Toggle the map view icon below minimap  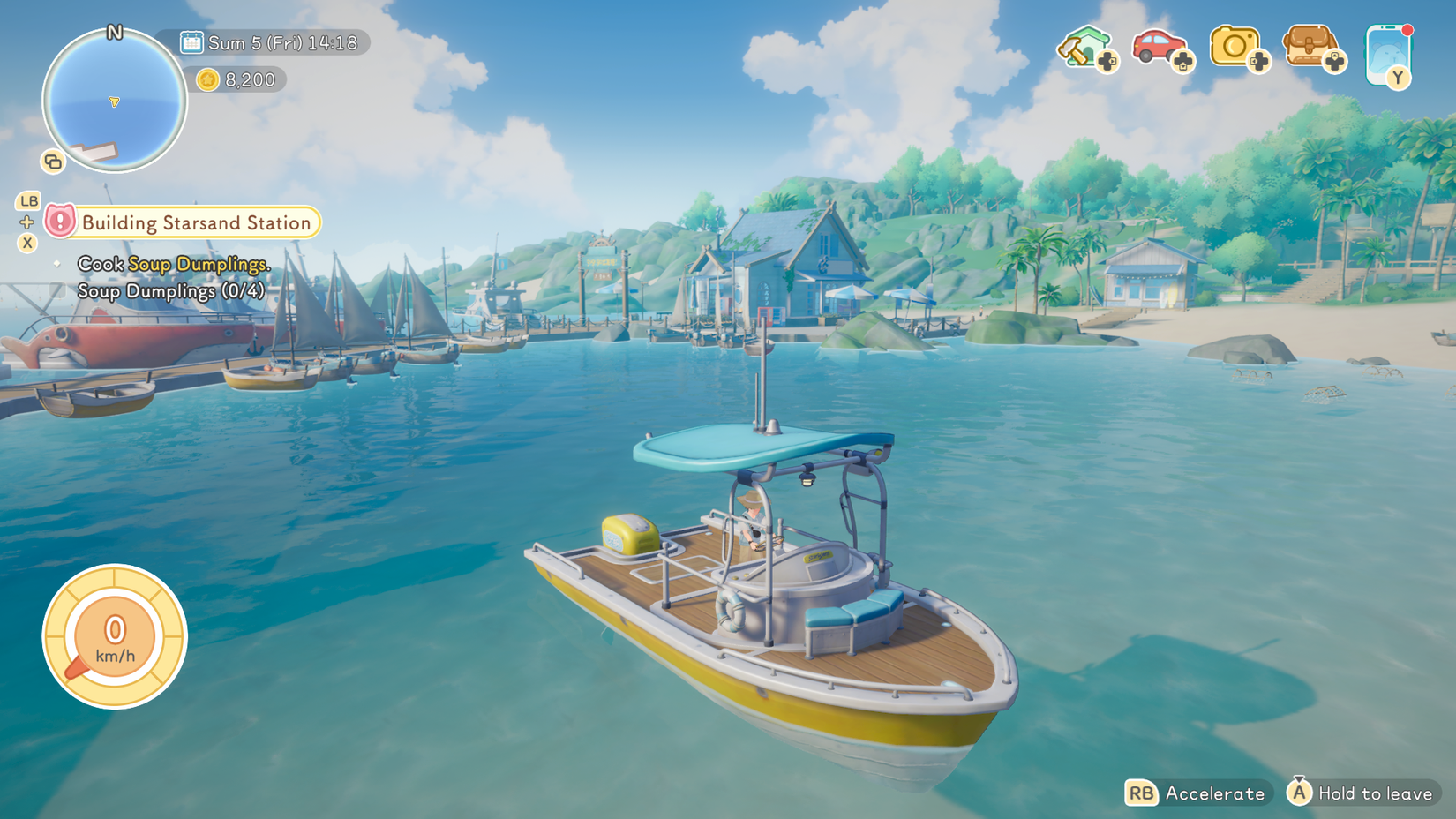53,162
